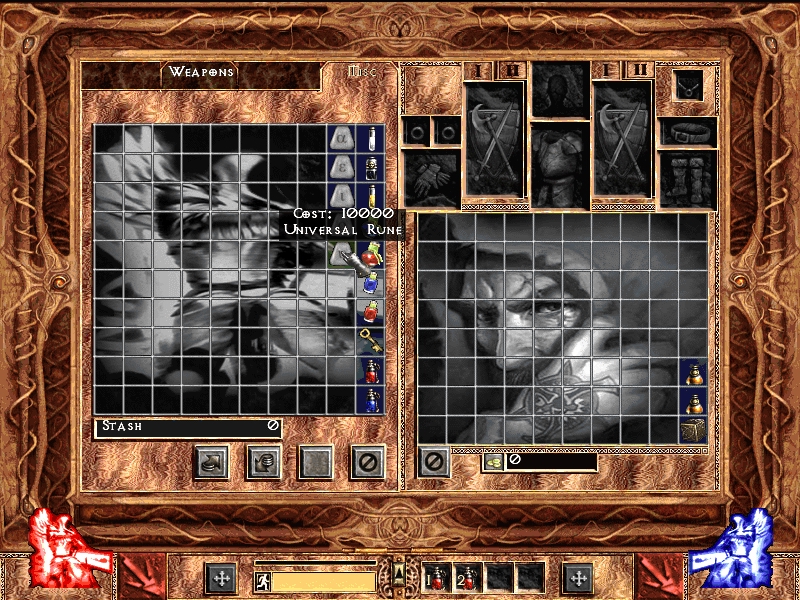Open the mini menu arrow above belt

[x=399, y=572]
